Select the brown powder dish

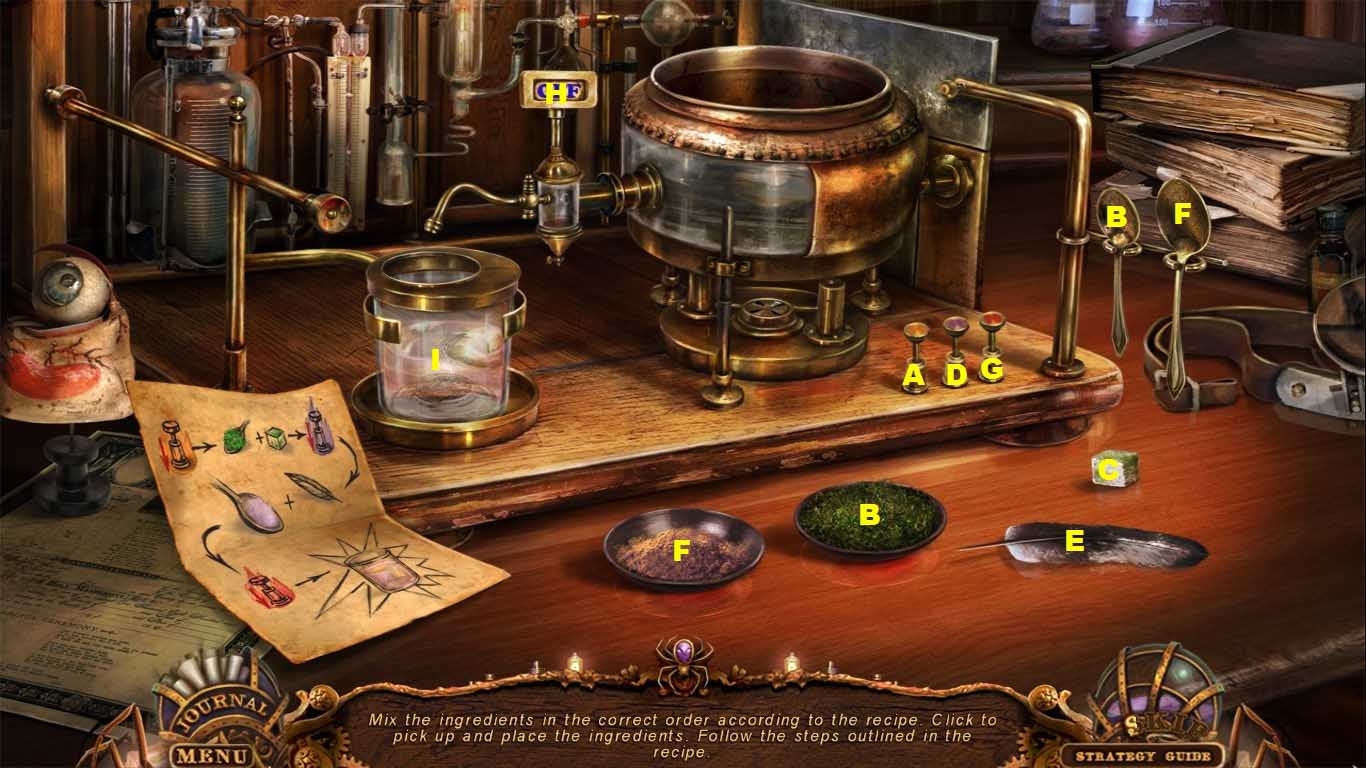[x=683, y=548]
